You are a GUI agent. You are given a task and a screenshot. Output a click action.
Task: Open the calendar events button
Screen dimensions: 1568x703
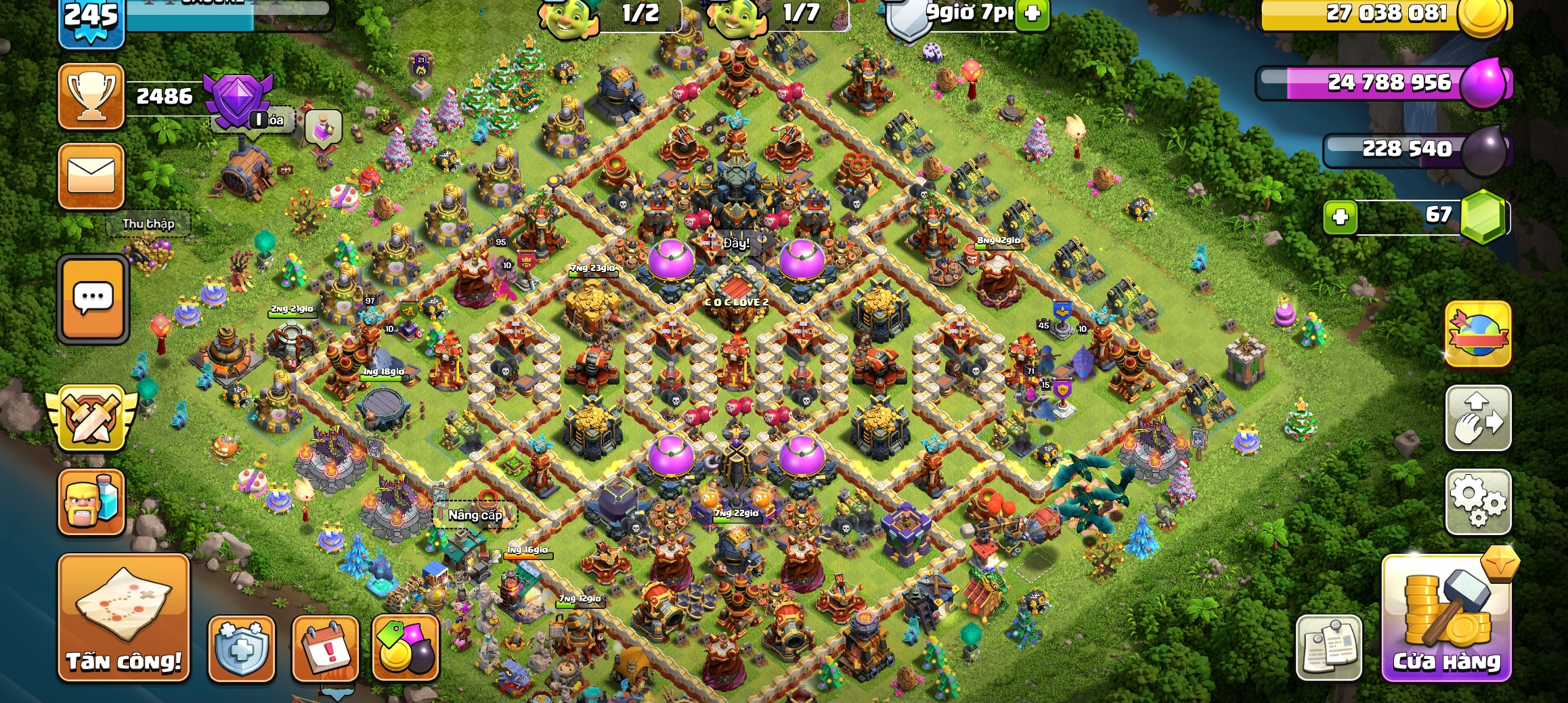tap(325, 648)
